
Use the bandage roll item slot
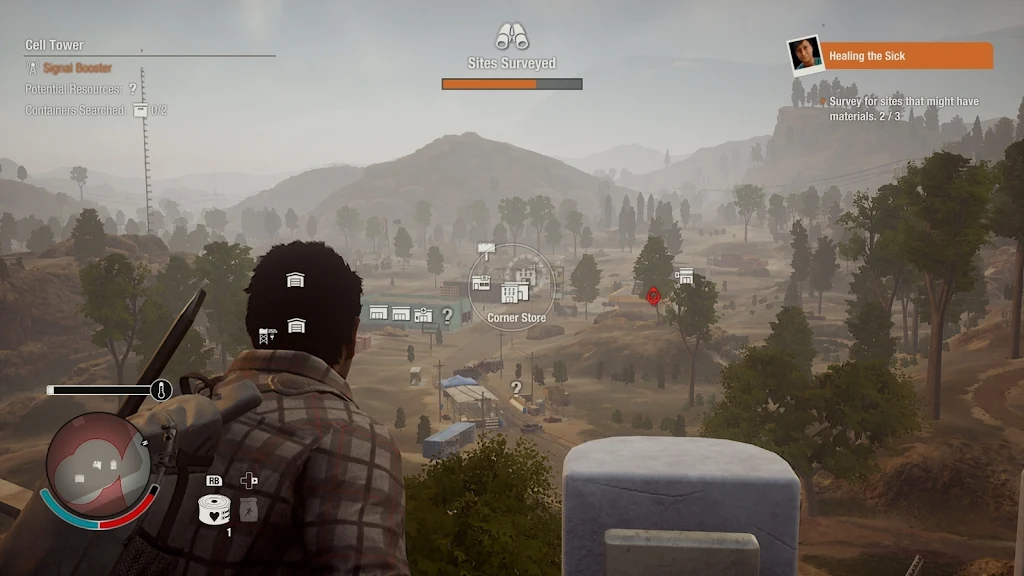click(x=214, y=509)
